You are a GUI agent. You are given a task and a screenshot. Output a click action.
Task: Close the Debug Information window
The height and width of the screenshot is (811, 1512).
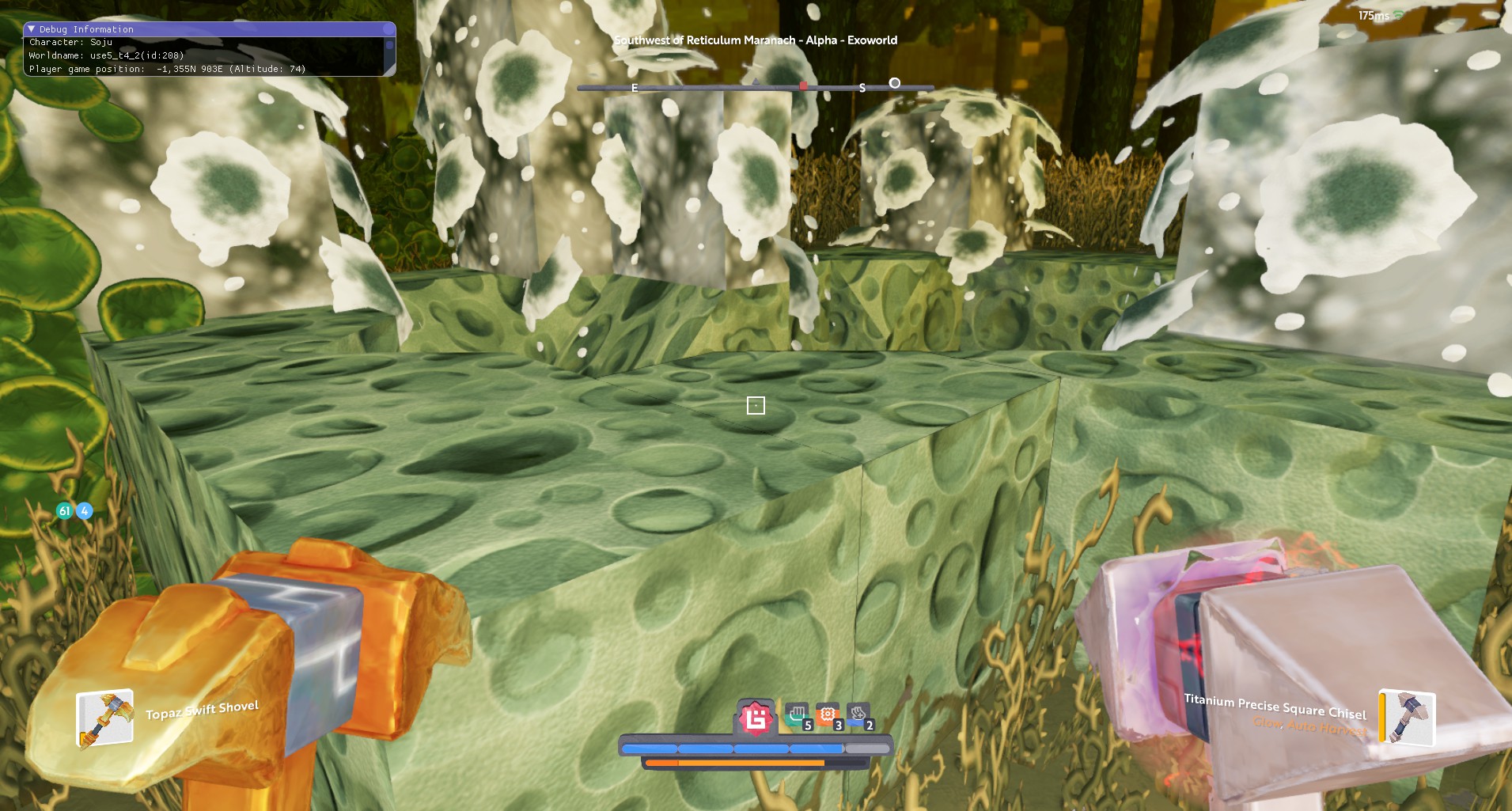[x=388, y=29]
